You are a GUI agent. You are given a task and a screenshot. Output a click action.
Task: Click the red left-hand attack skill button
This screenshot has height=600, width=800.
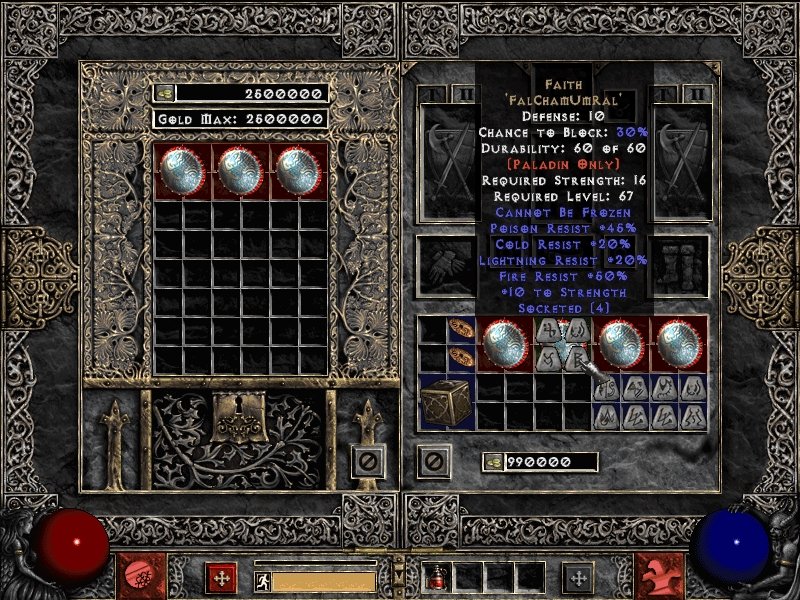pos(136,578)
